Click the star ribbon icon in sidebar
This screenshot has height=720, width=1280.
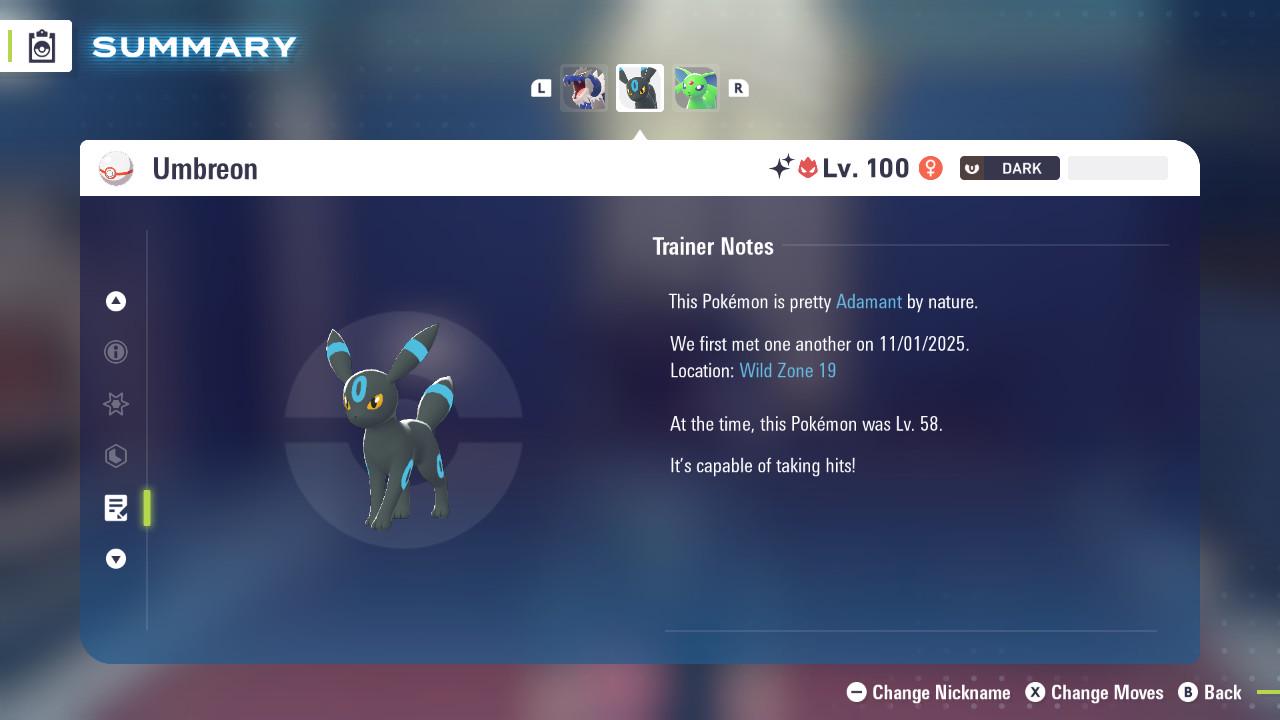click(116, 404)
